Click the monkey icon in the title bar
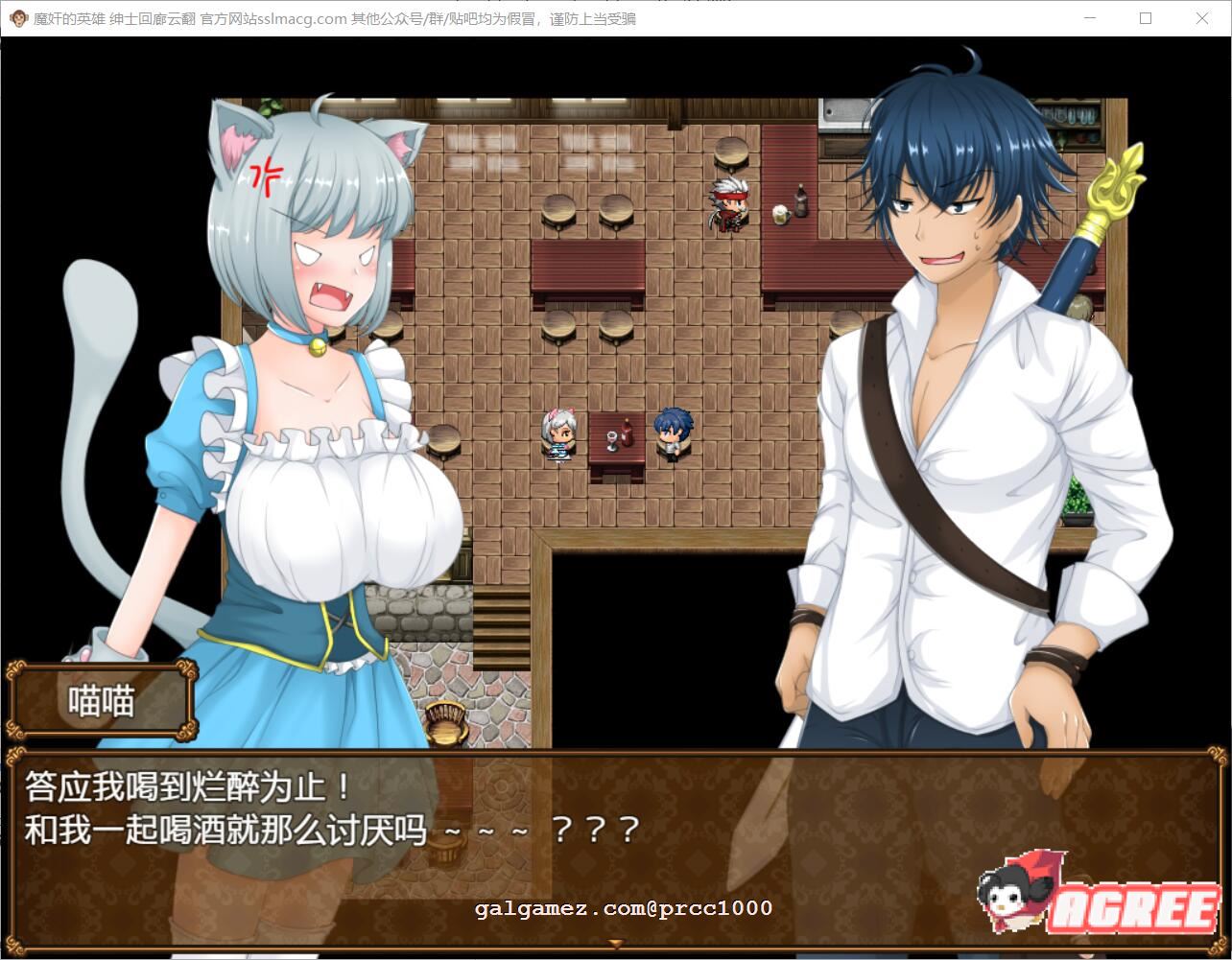This screenshot has height=960, width=1232. pos(17,18)
